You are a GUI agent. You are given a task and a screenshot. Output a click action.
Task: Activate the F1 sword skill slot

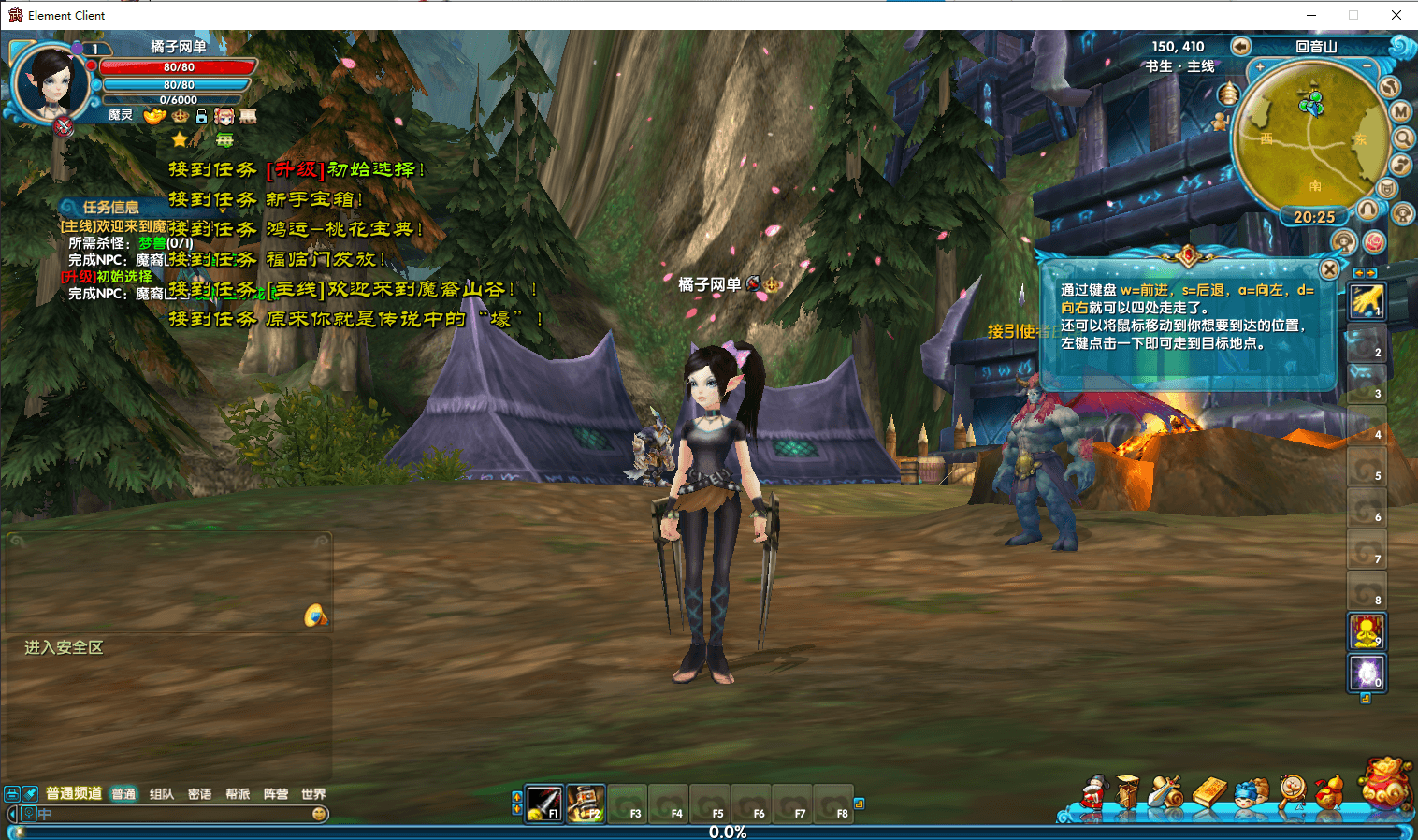click(x=544, y=803)
